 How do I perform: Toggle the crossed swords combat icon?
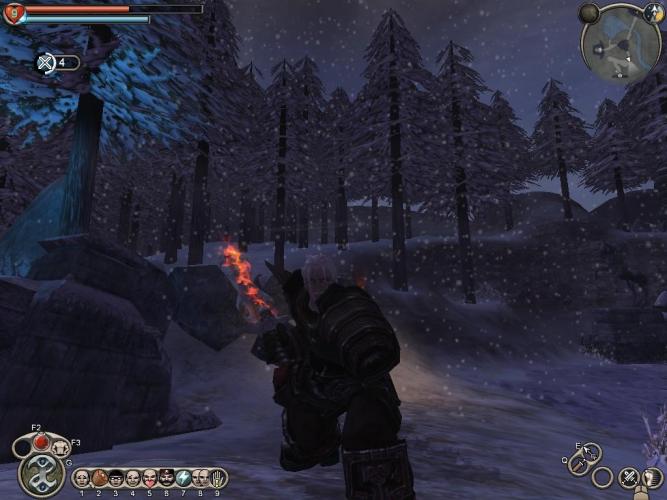629,478
